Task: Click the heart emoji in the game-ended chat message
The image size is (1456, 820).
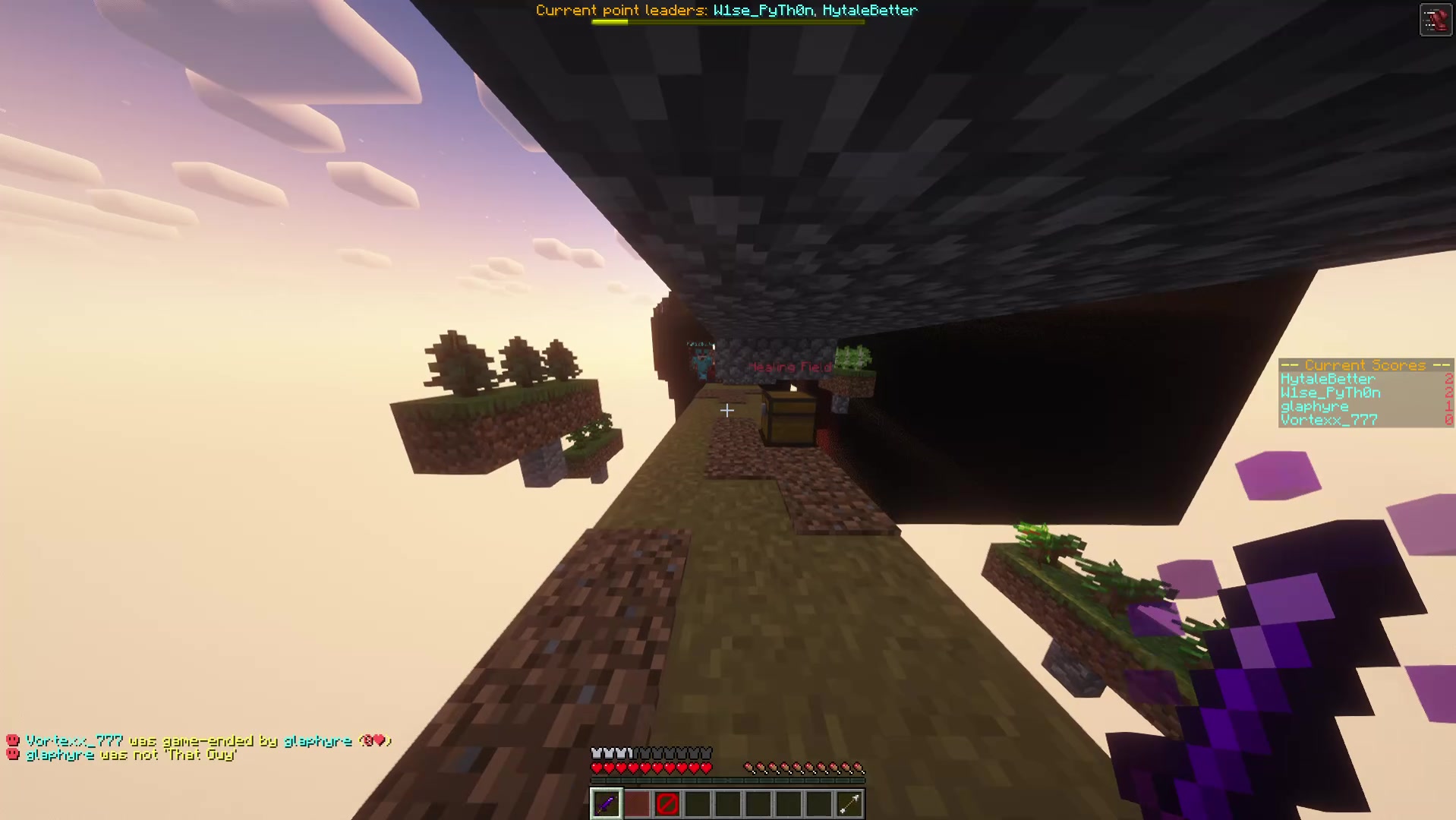Action: 377,739
